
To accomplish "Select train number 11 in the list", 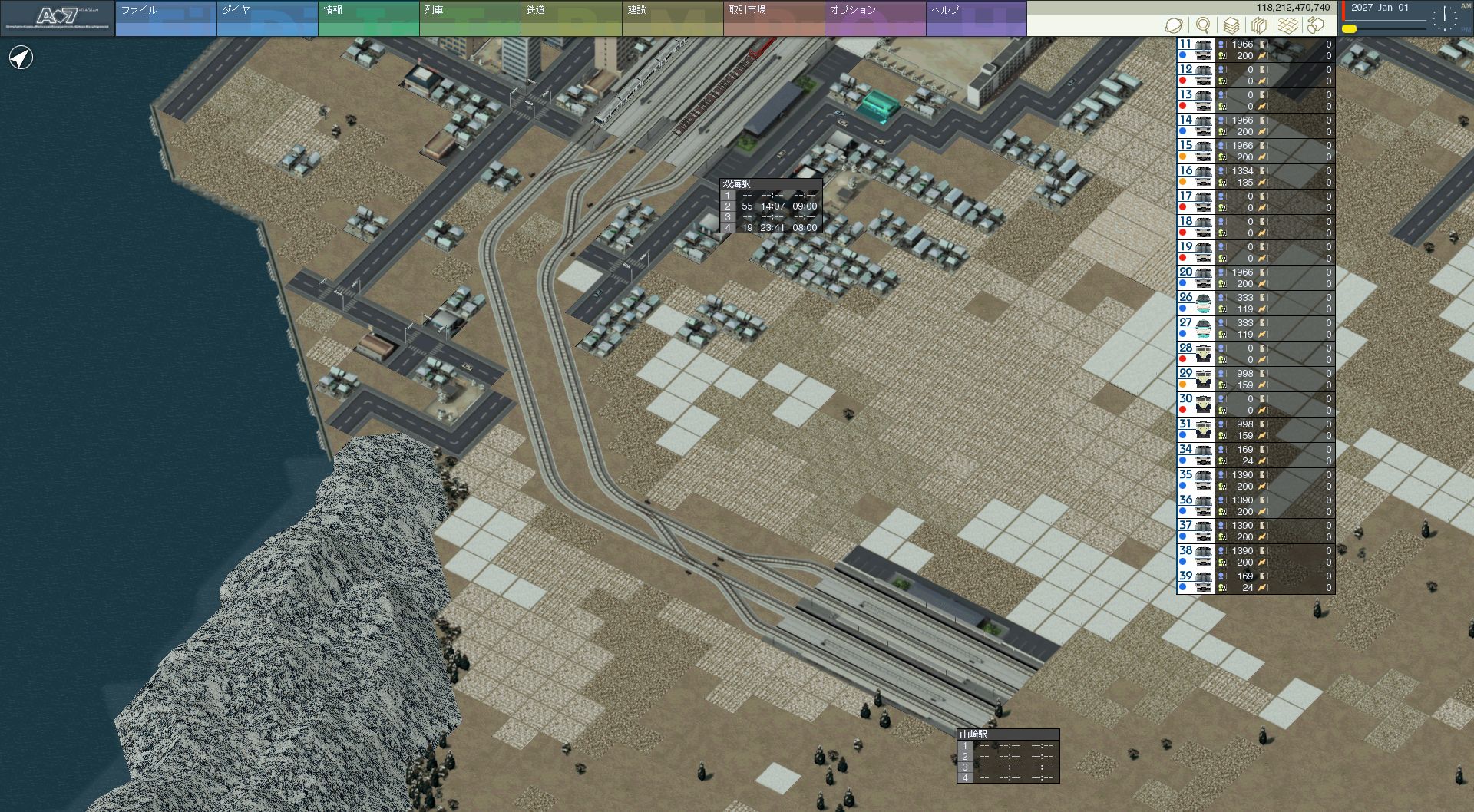I will [1195, 50].
